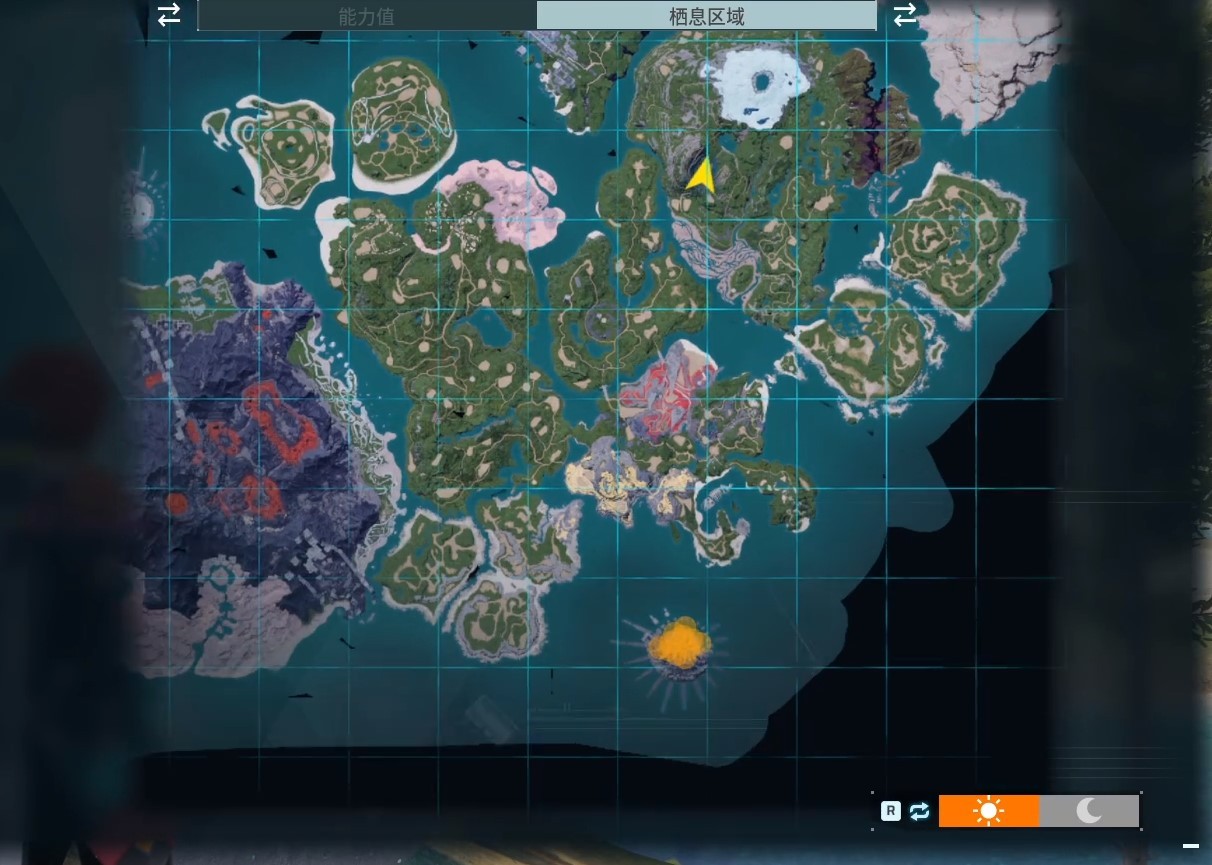
Task: Click the left swap-arrows icon beside the tabs
Action: coord(169,14)
